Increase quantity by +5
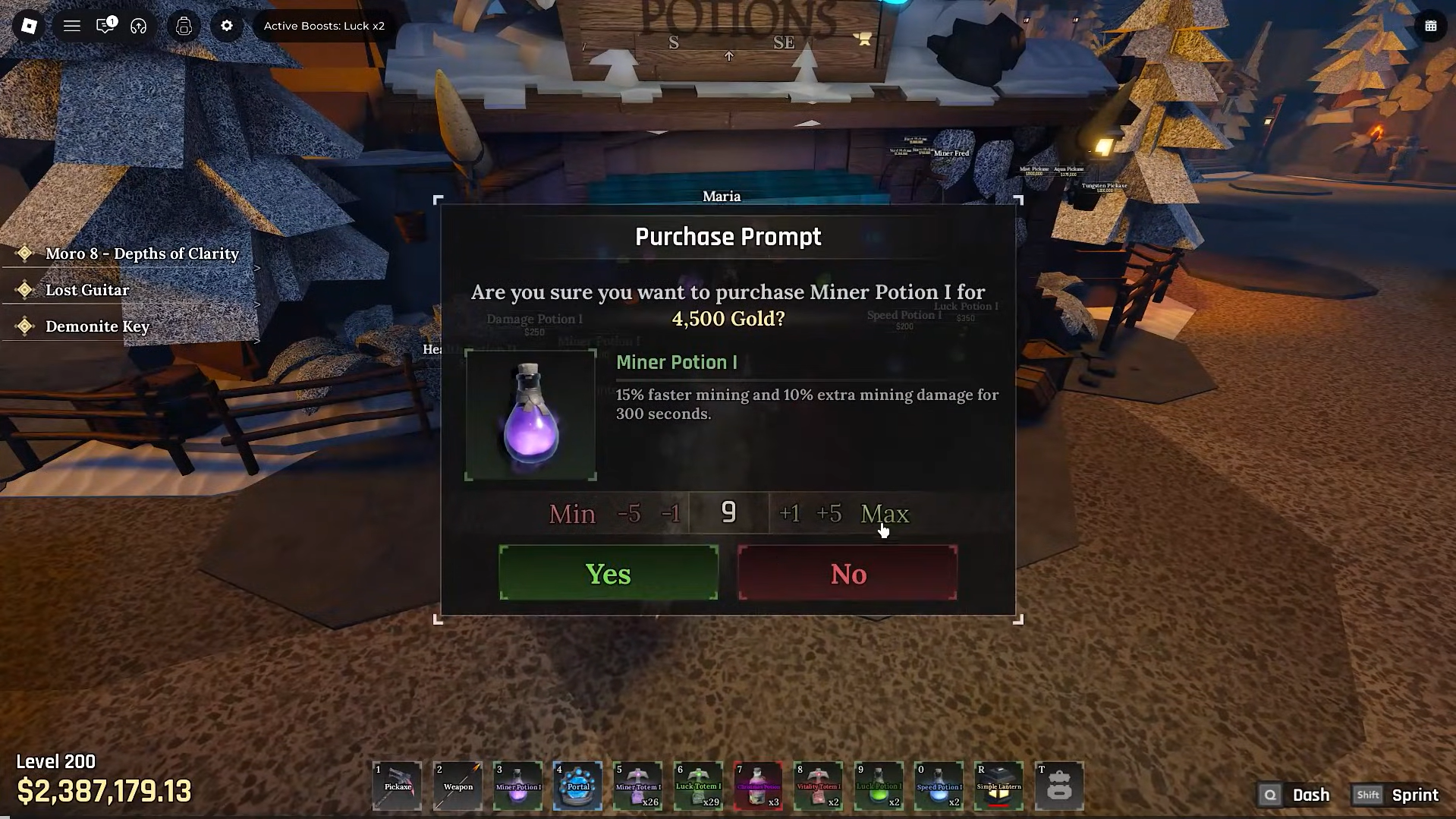 pyautogui.click(x=829, y=514)
